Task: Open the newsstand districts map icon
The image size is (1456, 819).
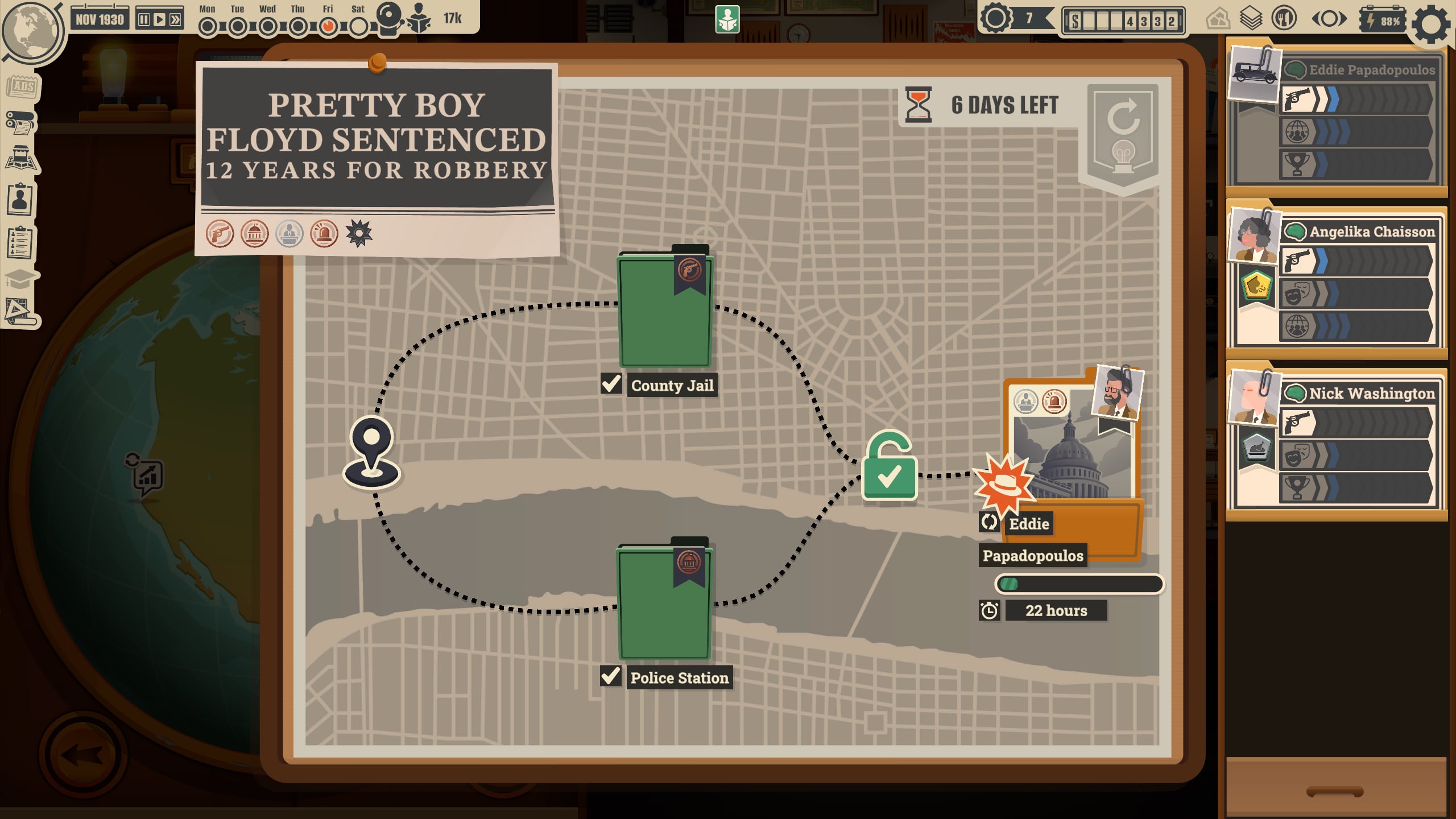Action: pyautogui.click(x=21, y=159)
